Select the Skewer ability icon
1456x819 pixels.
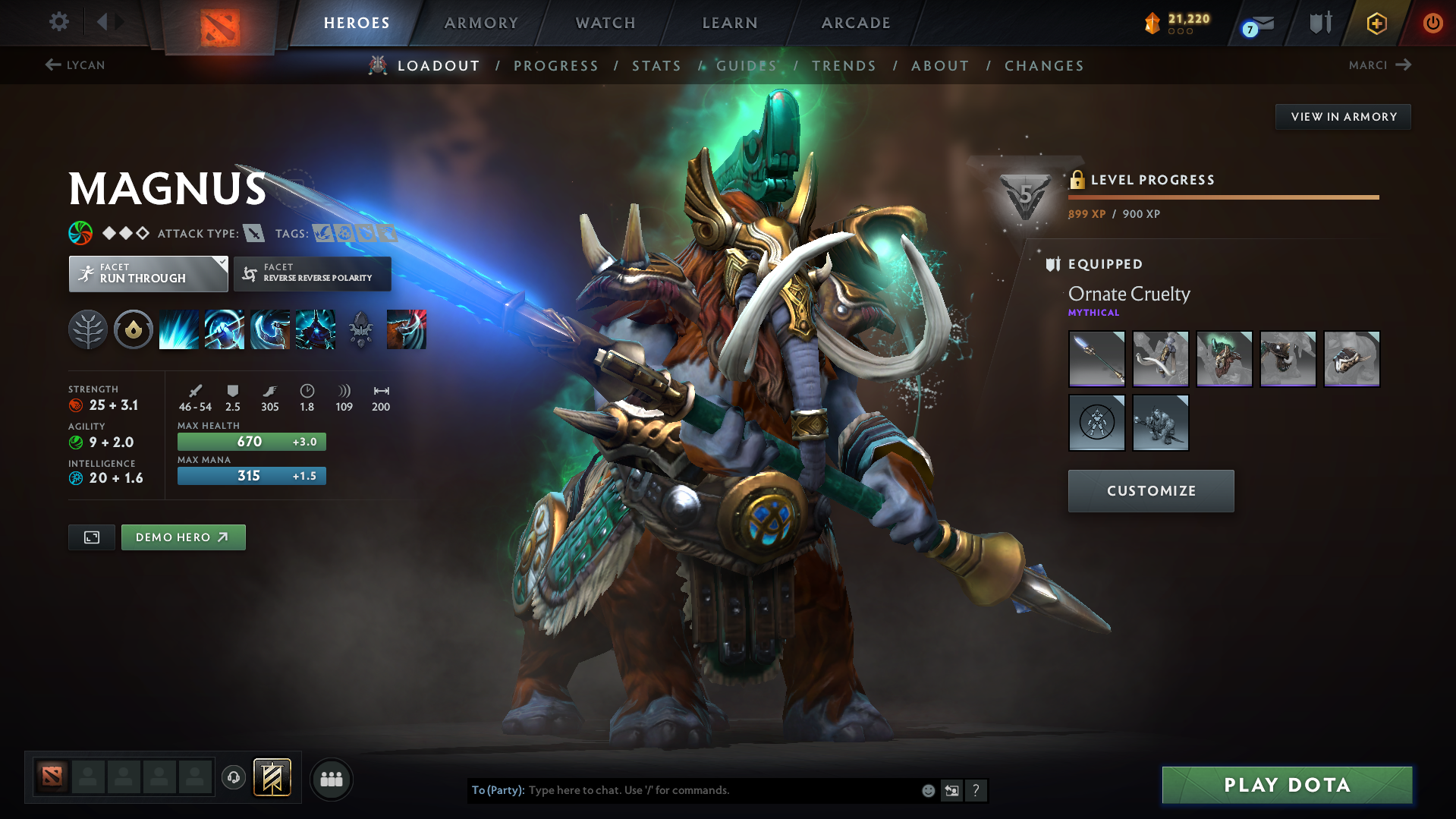(x=269, y=329)
